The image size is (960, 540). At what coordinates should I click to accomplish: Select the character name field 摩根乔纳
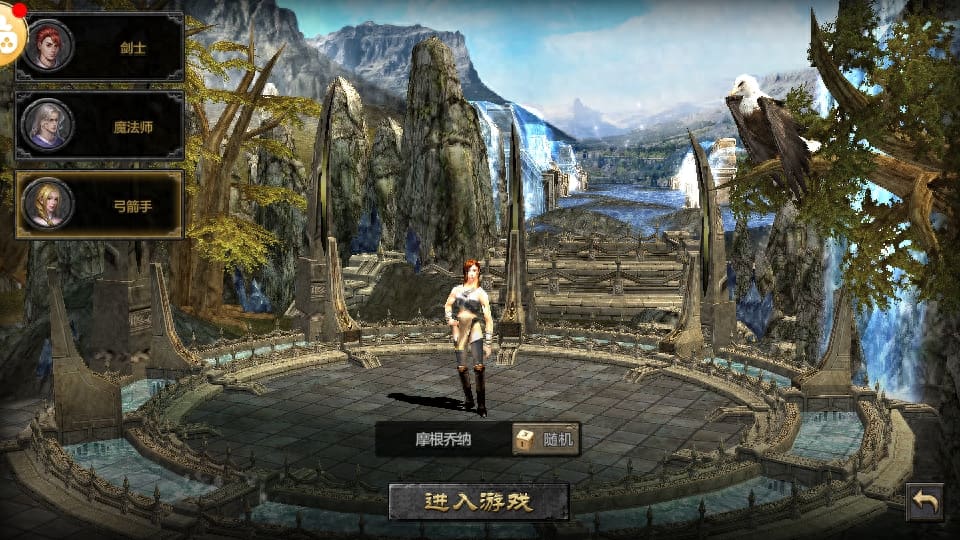443,439
